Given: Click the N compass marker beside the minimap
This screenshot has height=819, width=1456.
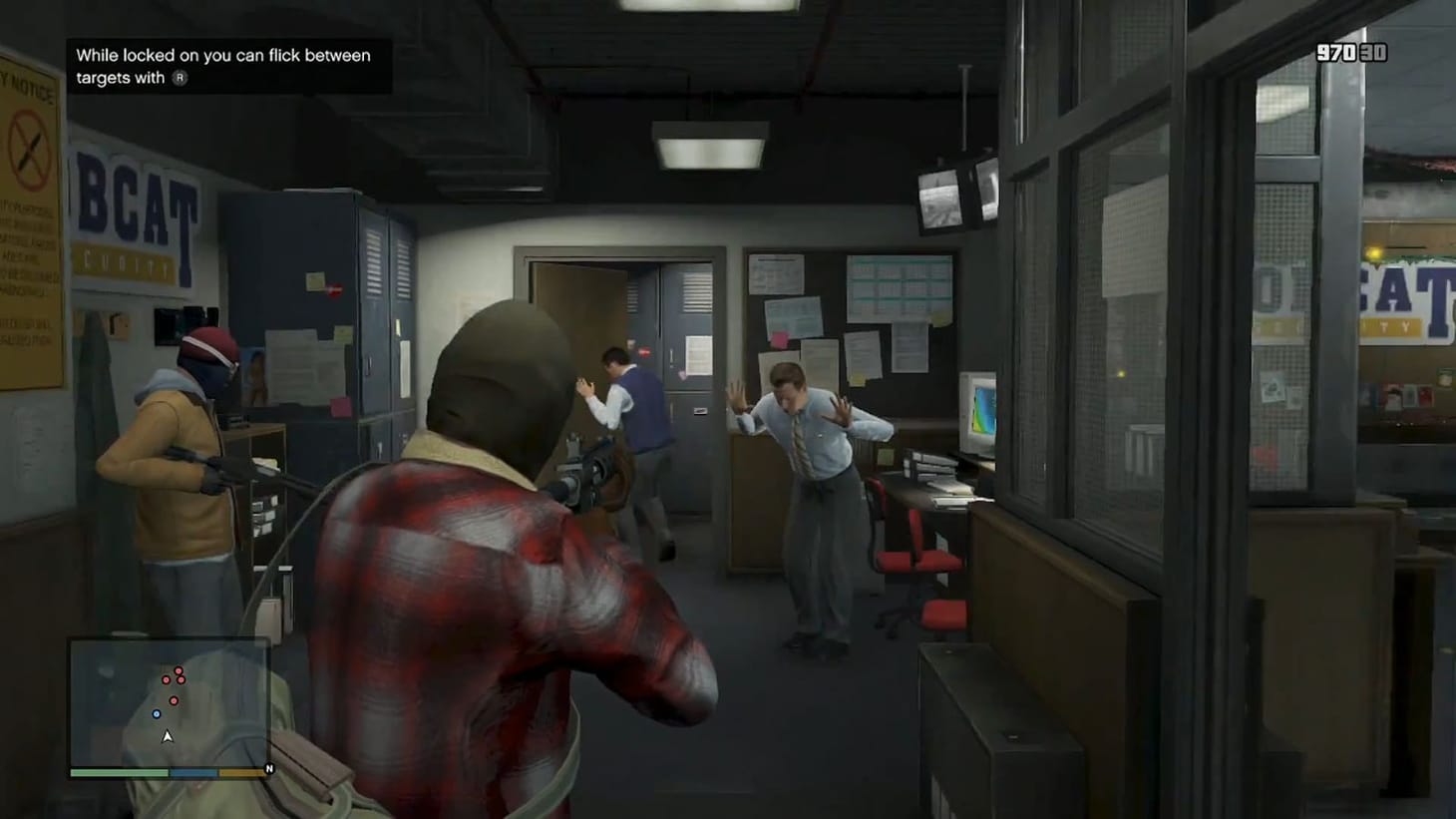Looking at the screenshot, I should tap(269, 768).
